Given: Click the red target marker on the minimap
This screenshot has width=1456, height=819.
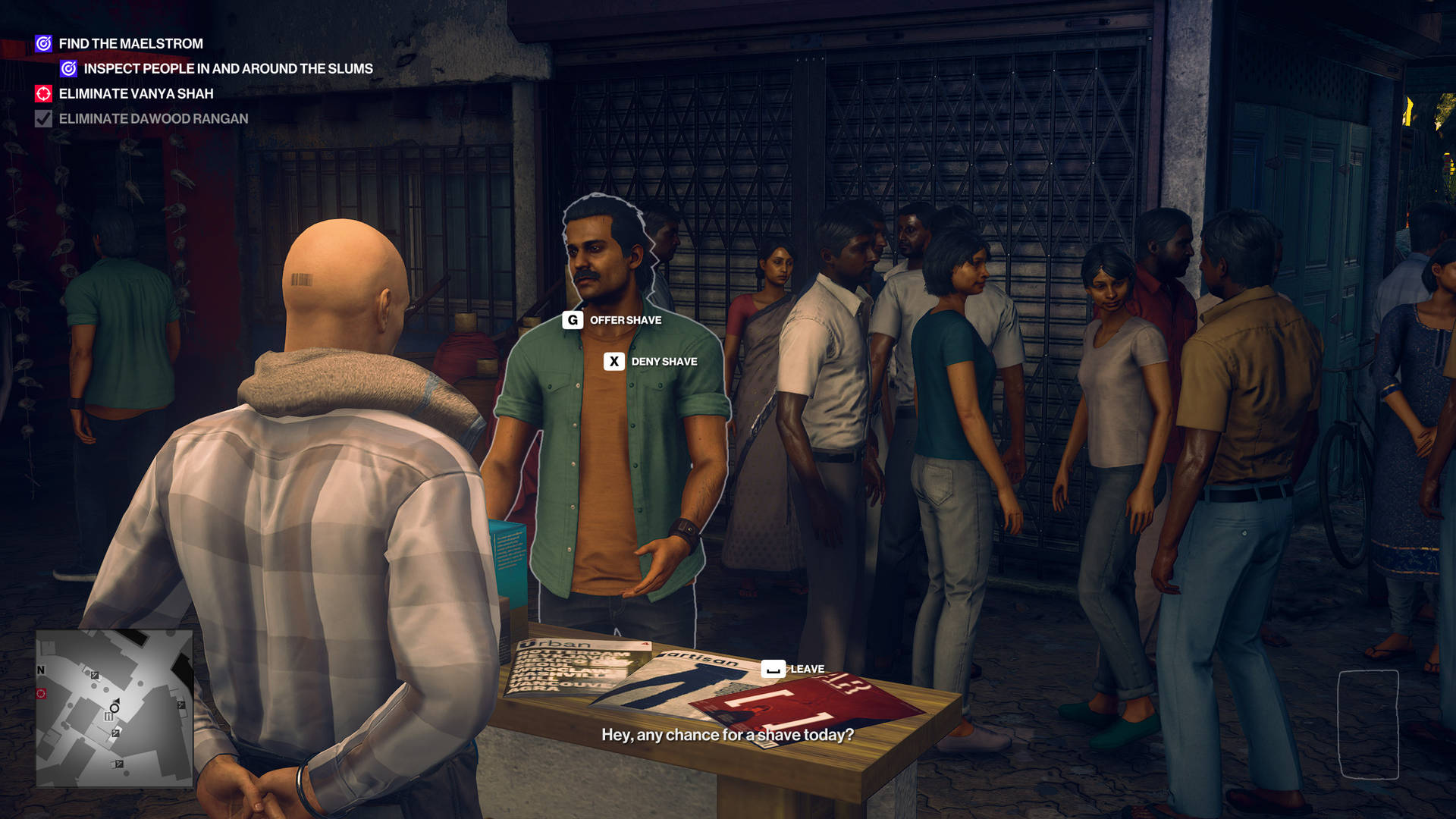Looking at the screenshot, I should (41, 694).
